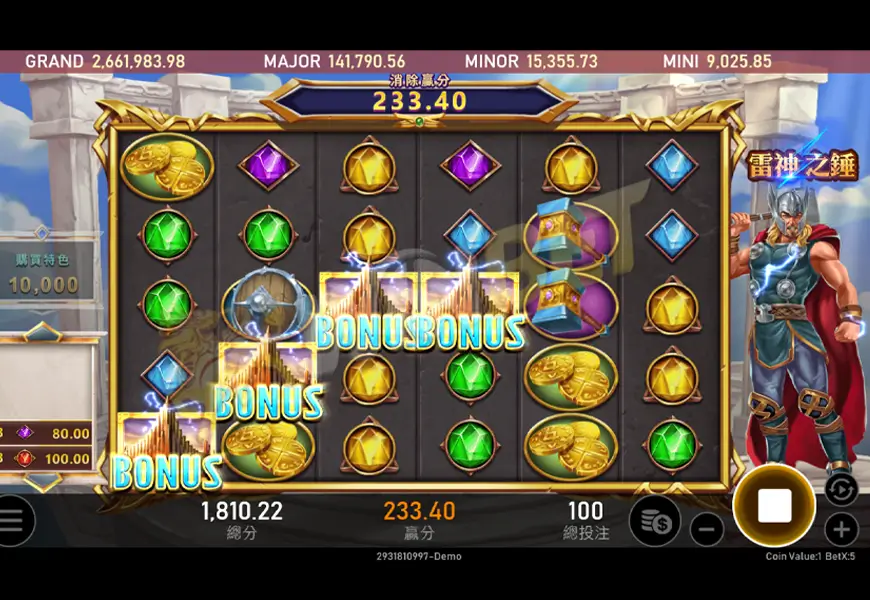Decrease the bet with the minus button
This screenshot has height=600, width=870.
point(707,528)
